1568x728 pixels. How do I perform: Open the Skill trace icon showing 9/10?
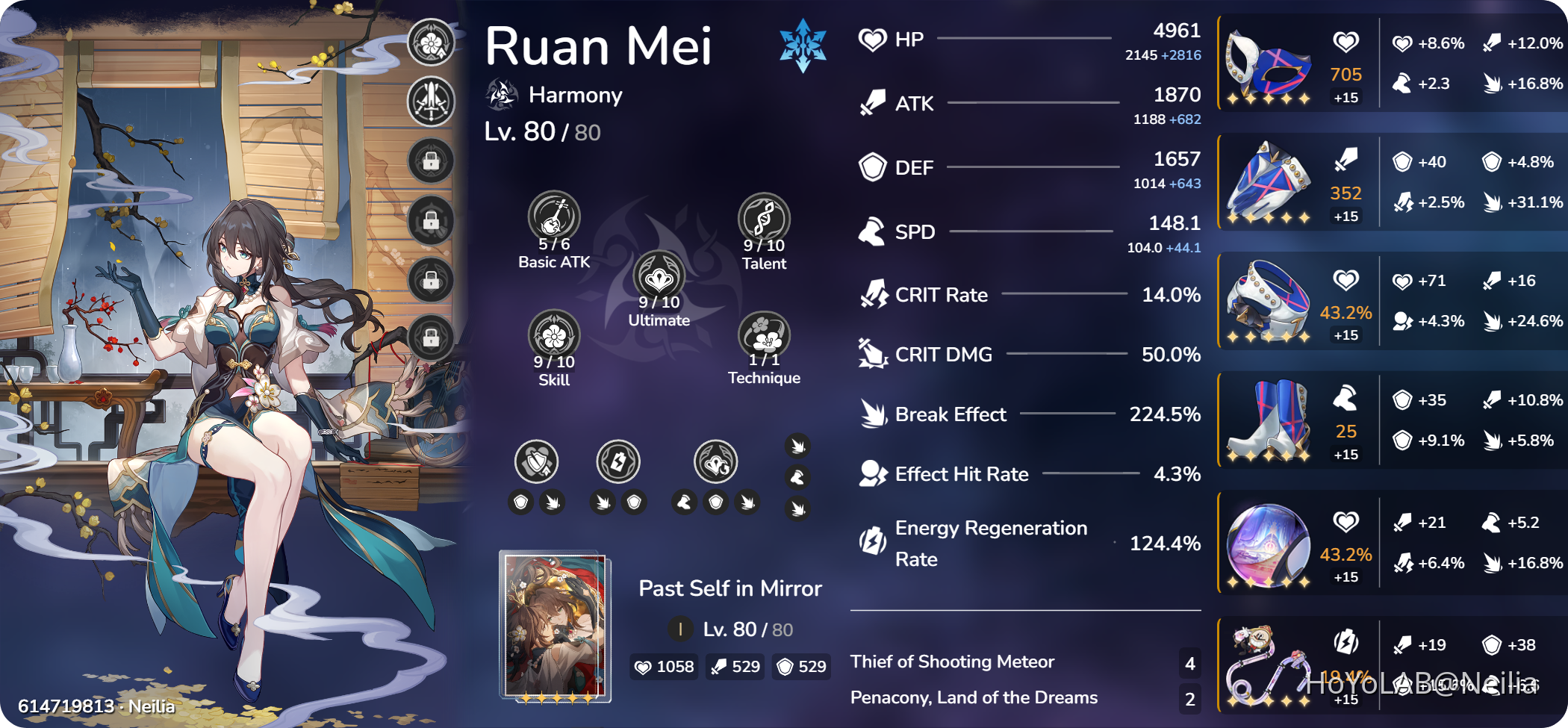[x=553, y=335]
